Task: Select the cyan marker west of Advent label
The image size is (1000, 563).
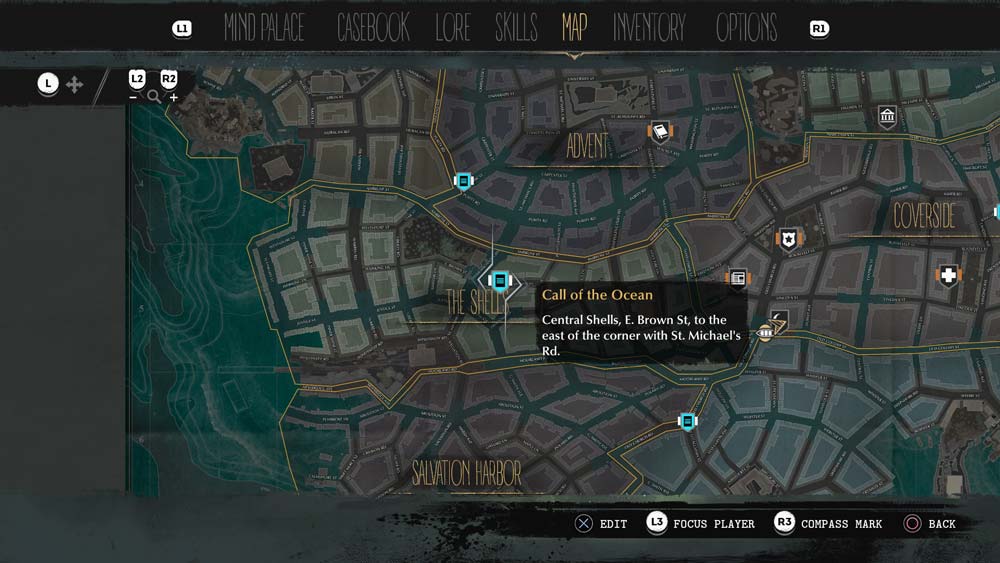Action: click(x=463, y=181)
